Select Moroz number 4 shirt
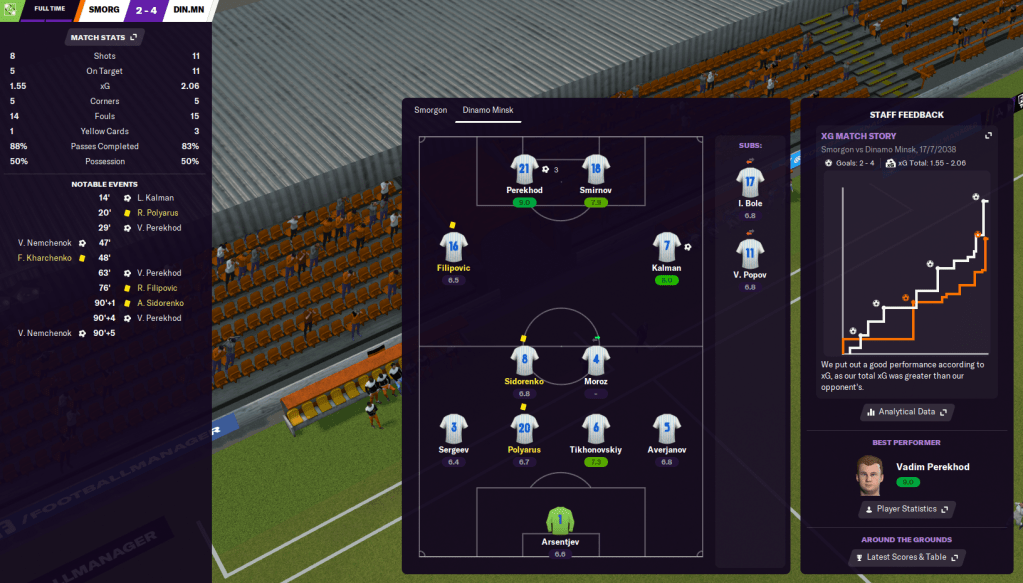 click(596, 361)
